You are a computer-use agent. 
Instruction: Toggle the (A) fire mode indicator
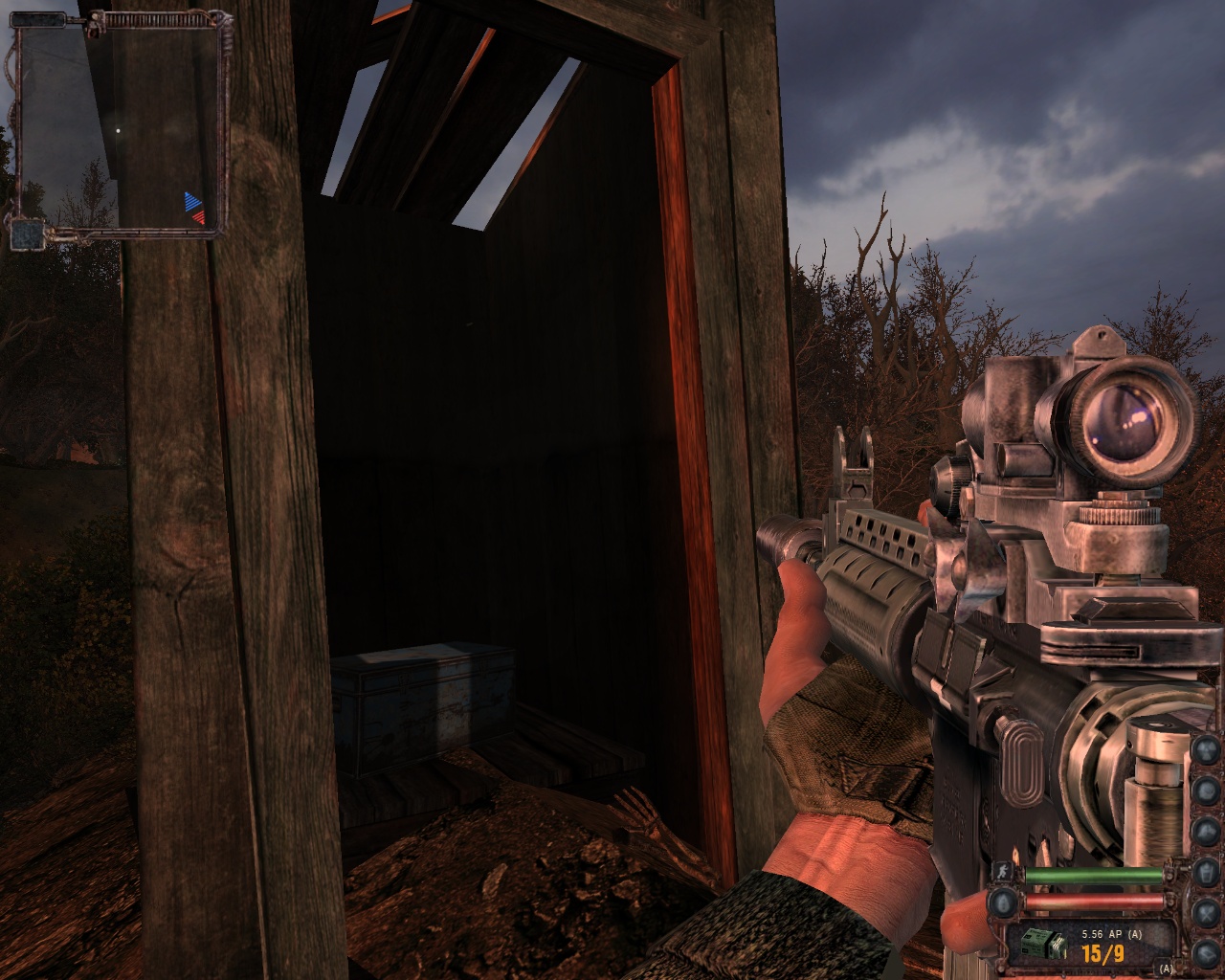tap(1165, 969)
